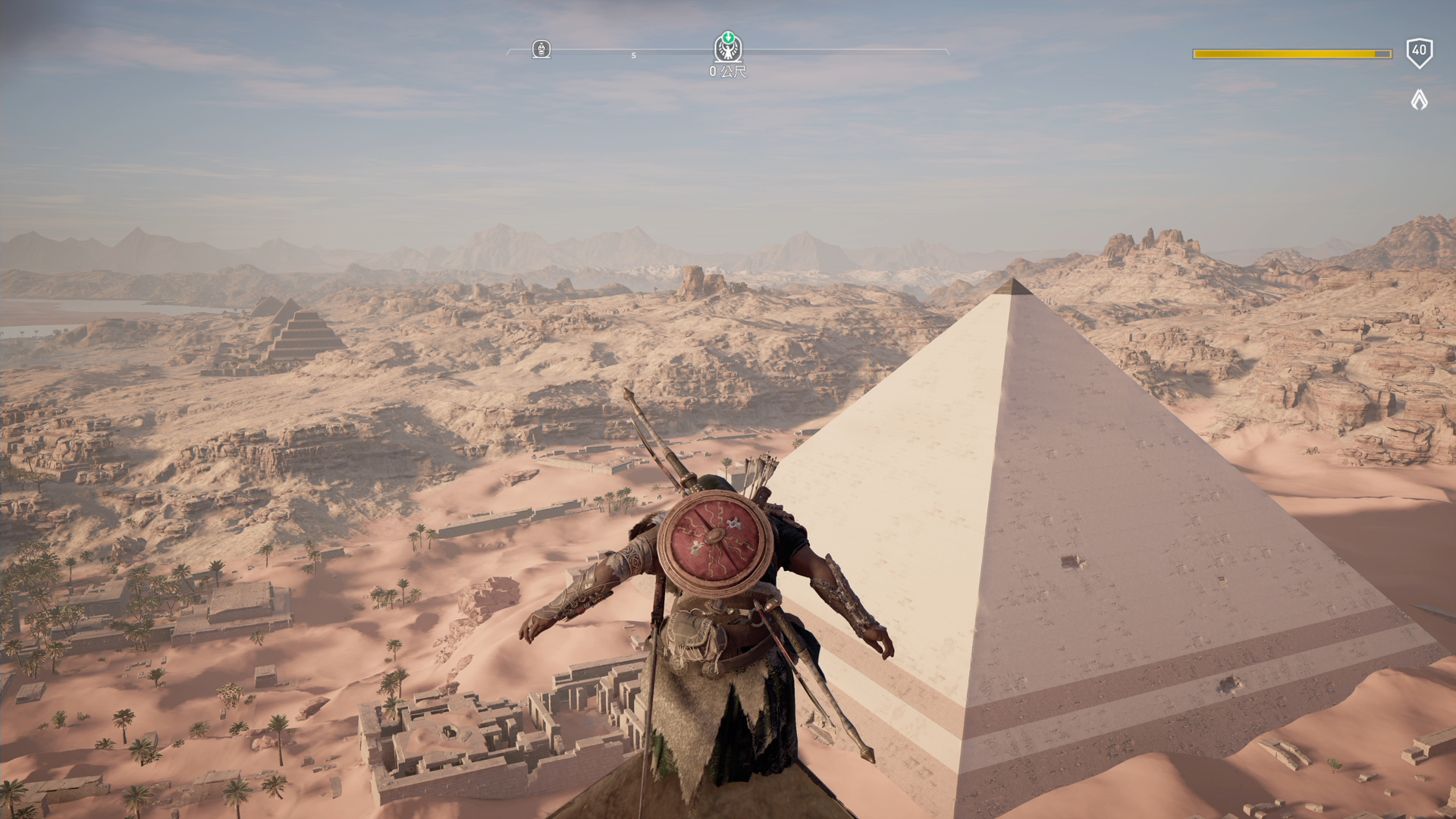Image resolution: width=1456 pixels, height=819 pixels.
Task: Click the Assassin insignia ability point icon
Action: (x=1419, y=99)
